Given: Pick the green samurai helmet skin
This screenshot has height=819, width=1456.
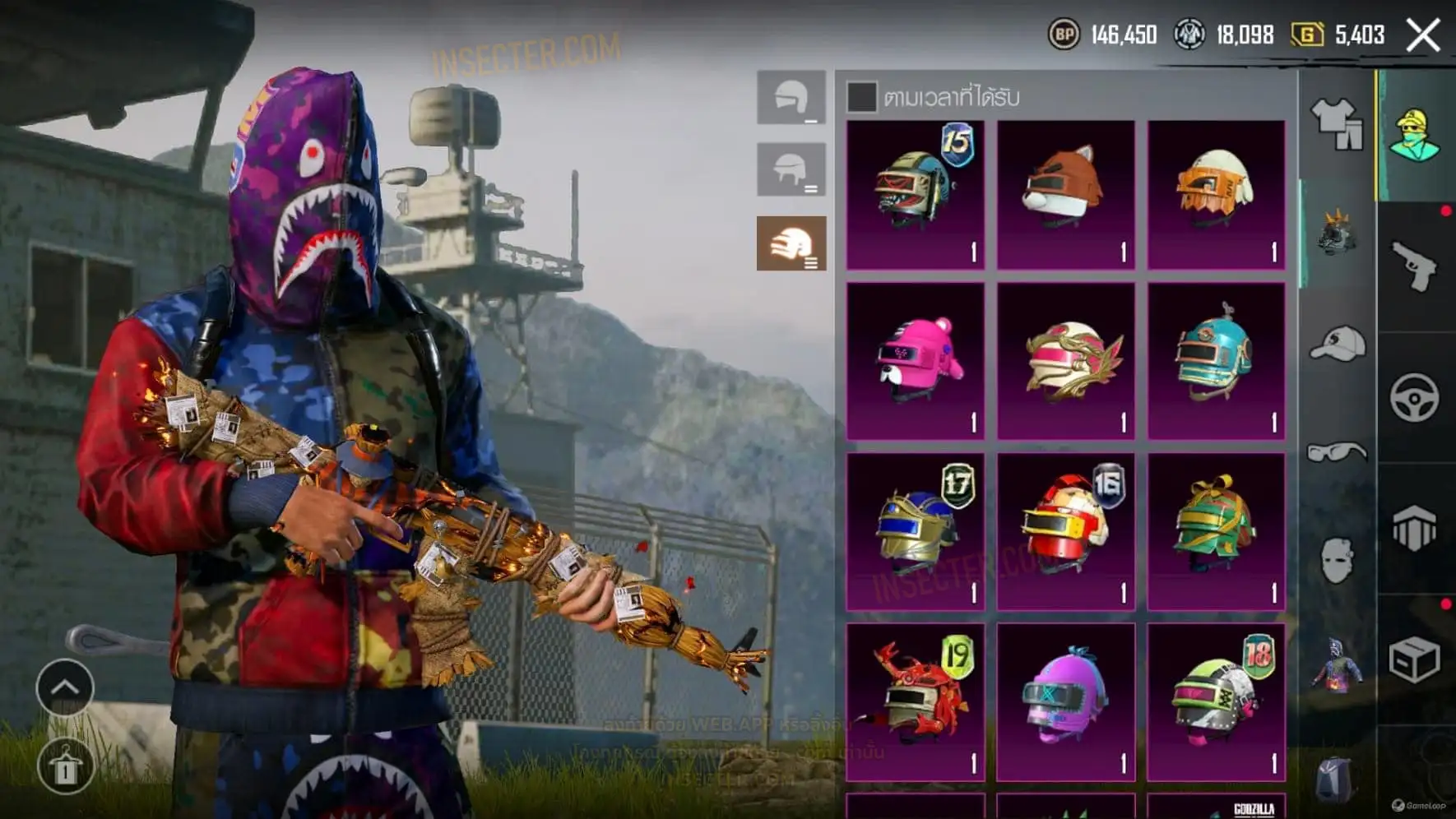Looking at the screenshot, I should (1216, 531).
